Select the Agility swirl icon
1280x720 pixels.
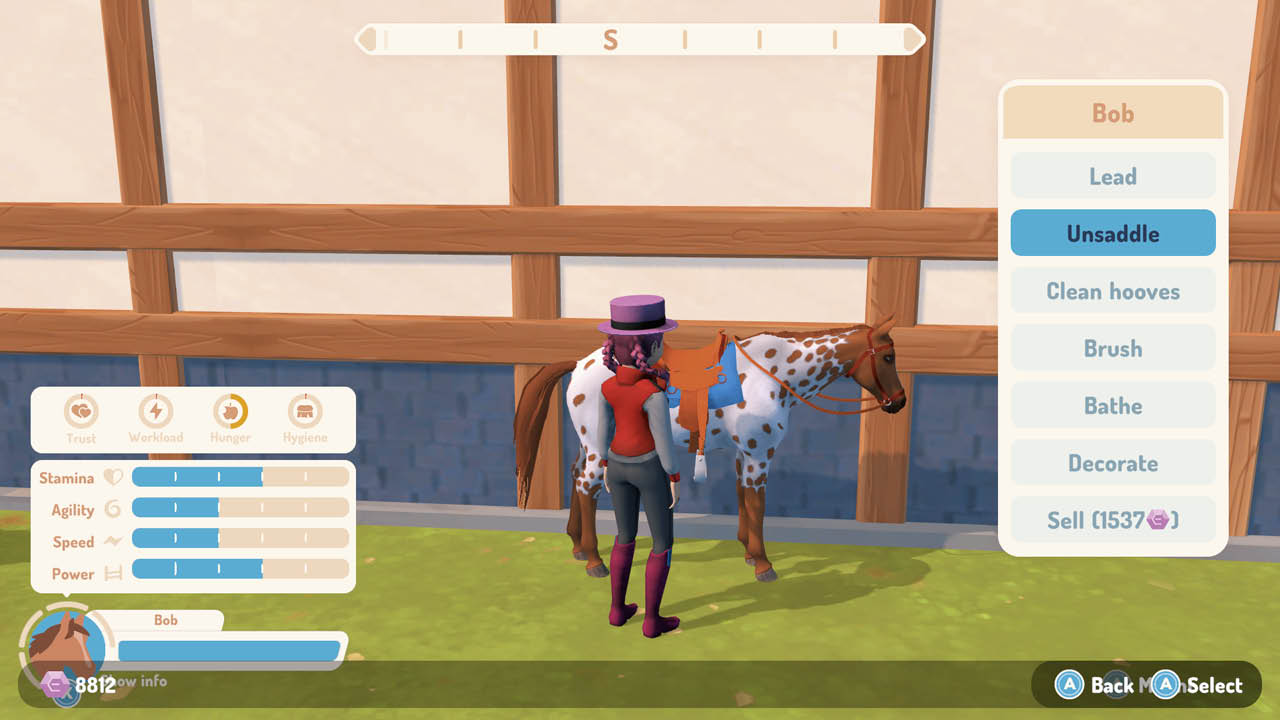pos(111,509)
